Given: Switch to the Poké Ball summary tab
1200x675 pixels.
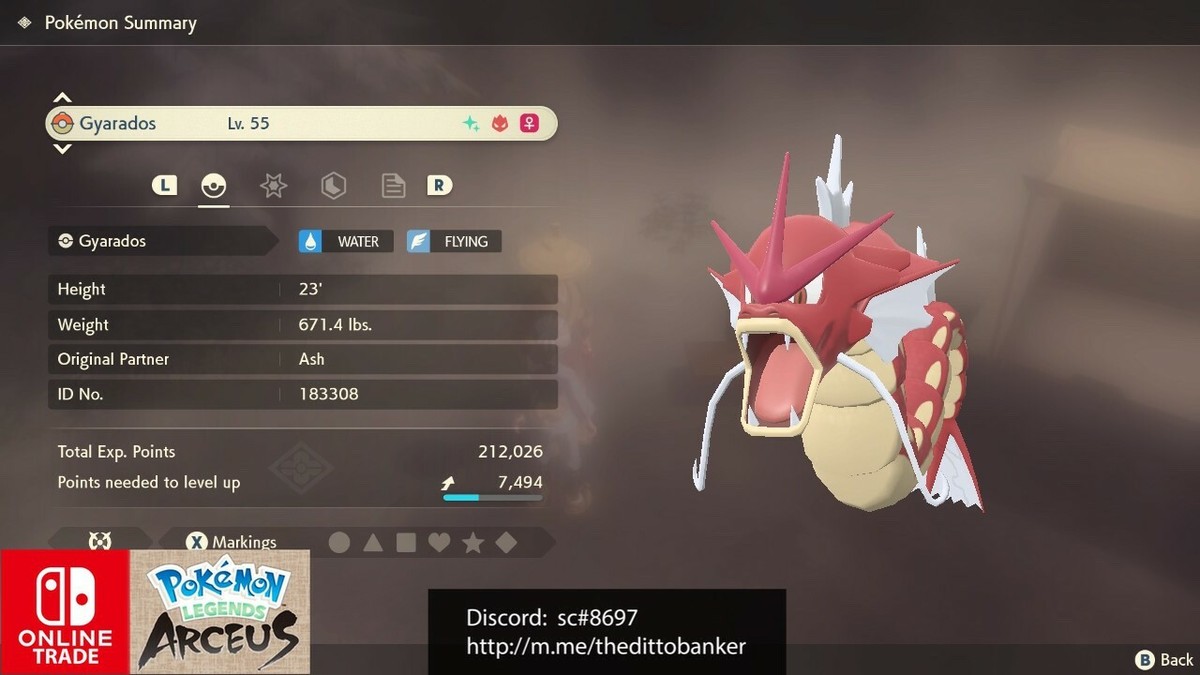Looking at the screenshot, I should tap(214, 185).
